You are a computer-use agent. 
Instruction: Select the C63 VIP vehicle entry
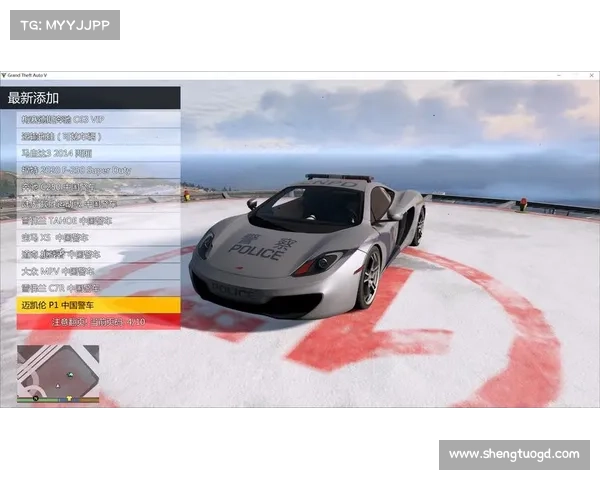point(98,119)
